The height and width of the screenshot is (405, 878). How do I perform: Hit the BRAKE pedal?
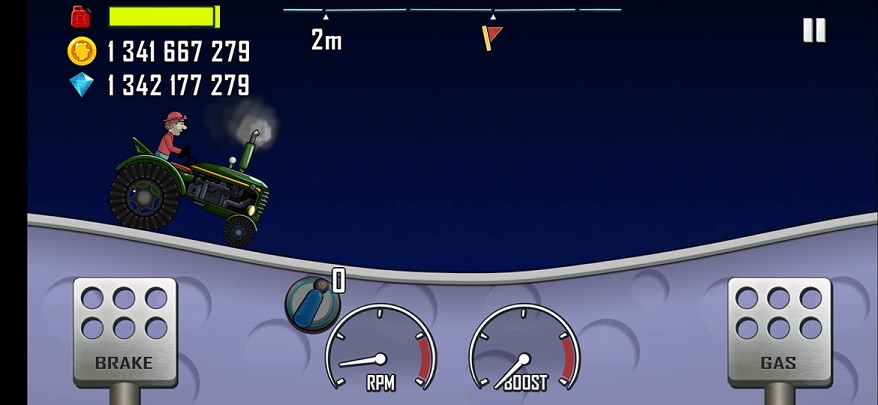[124, 332]
